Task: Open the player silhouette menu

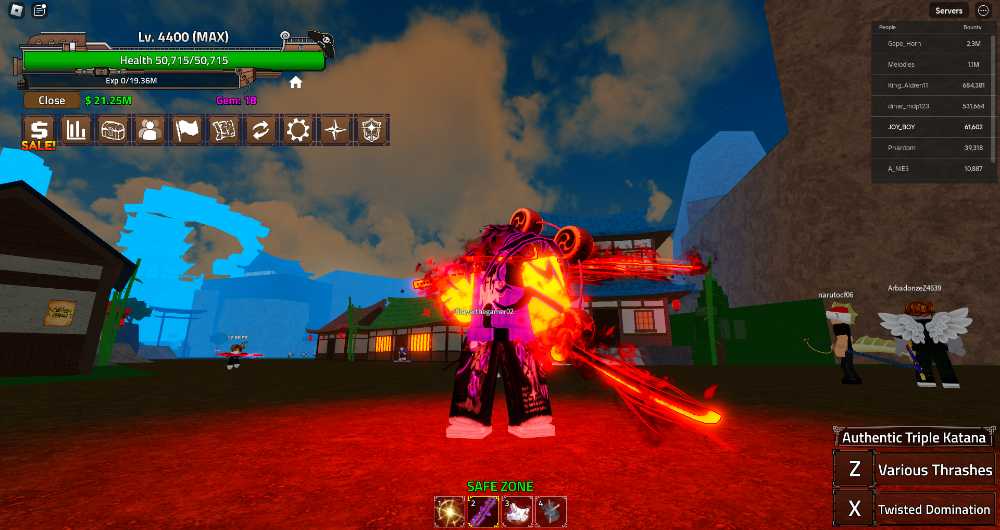Action: 150,130
